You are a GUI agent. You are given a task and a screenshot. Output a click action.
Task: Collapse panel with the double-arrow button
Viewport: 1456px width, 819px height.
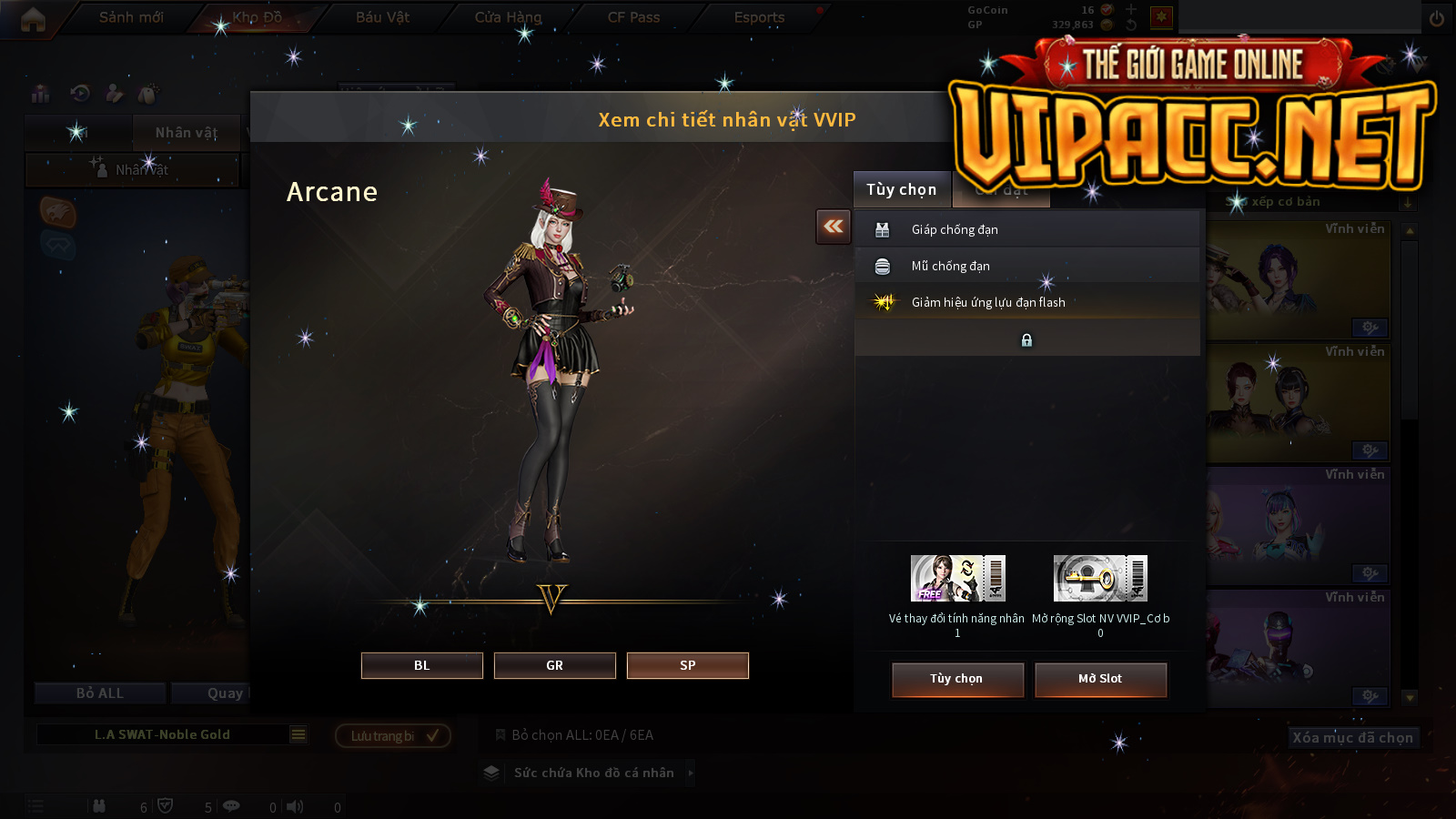pyautogui.click(x=834, y=227)
